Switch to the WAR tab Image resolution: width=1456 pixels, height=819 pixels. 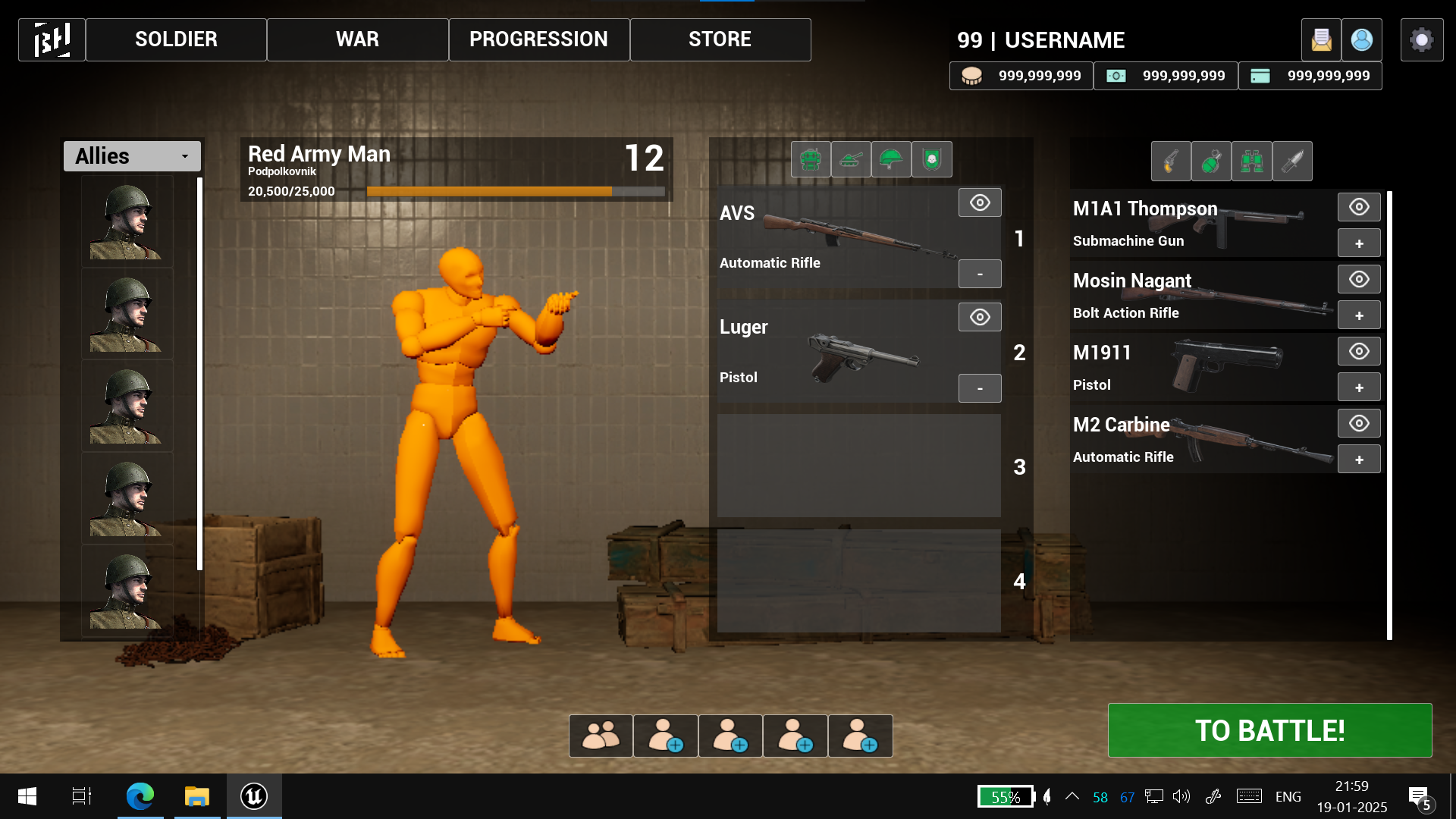357,39
